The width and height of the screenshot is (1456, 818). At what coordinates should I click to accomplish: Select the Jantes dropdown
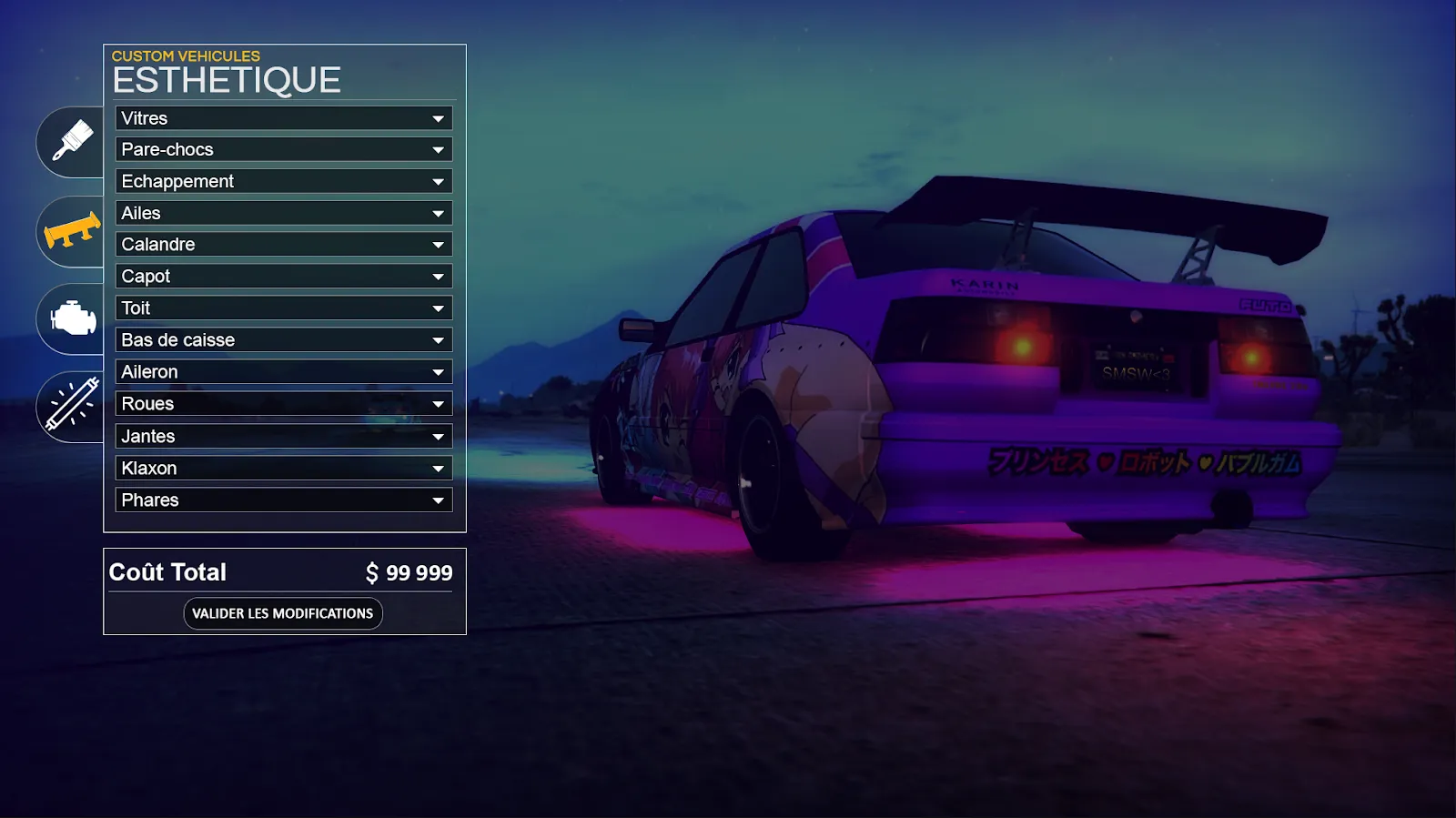284,437
